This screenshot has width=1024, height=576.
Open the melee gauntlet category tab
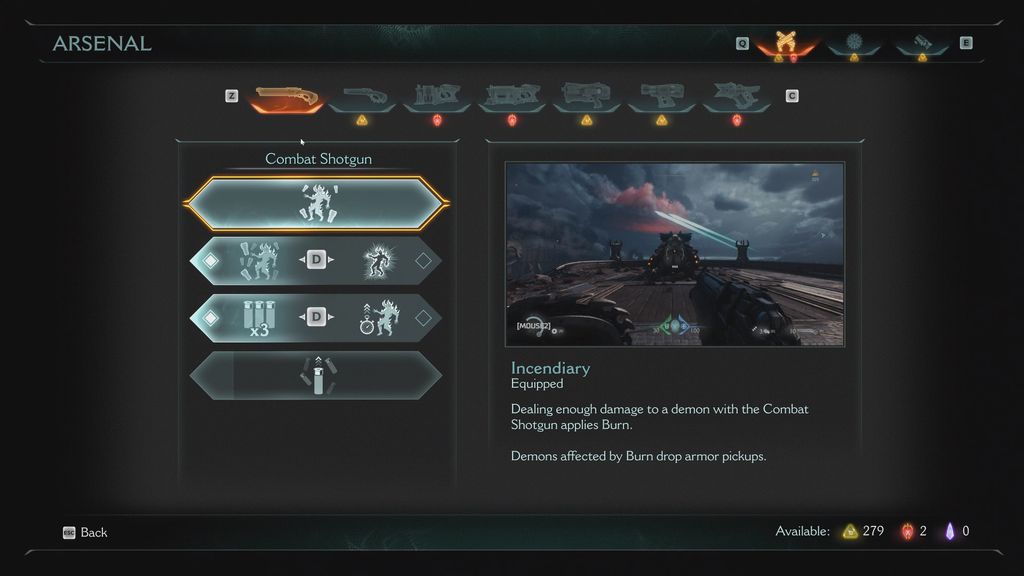click(922, 43)
